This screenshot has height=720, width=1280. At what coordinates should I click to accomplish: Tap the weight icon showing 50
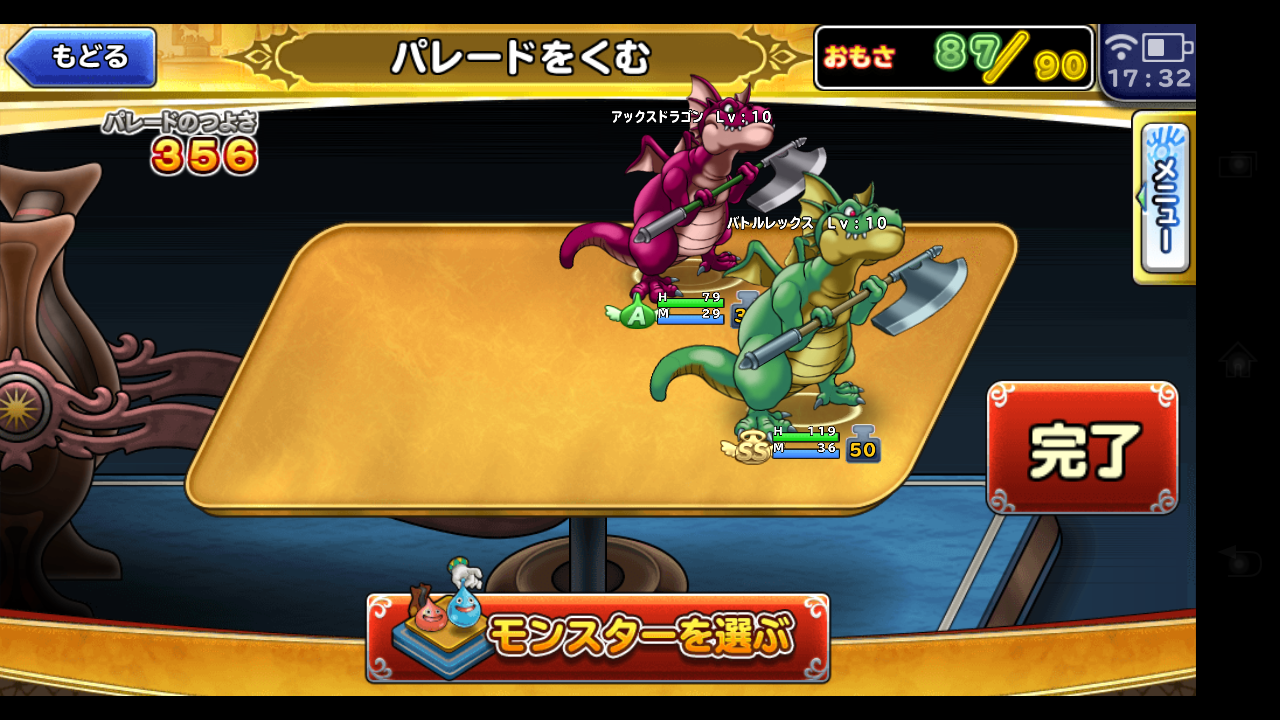pyautogui.click(x=861, y=447)
